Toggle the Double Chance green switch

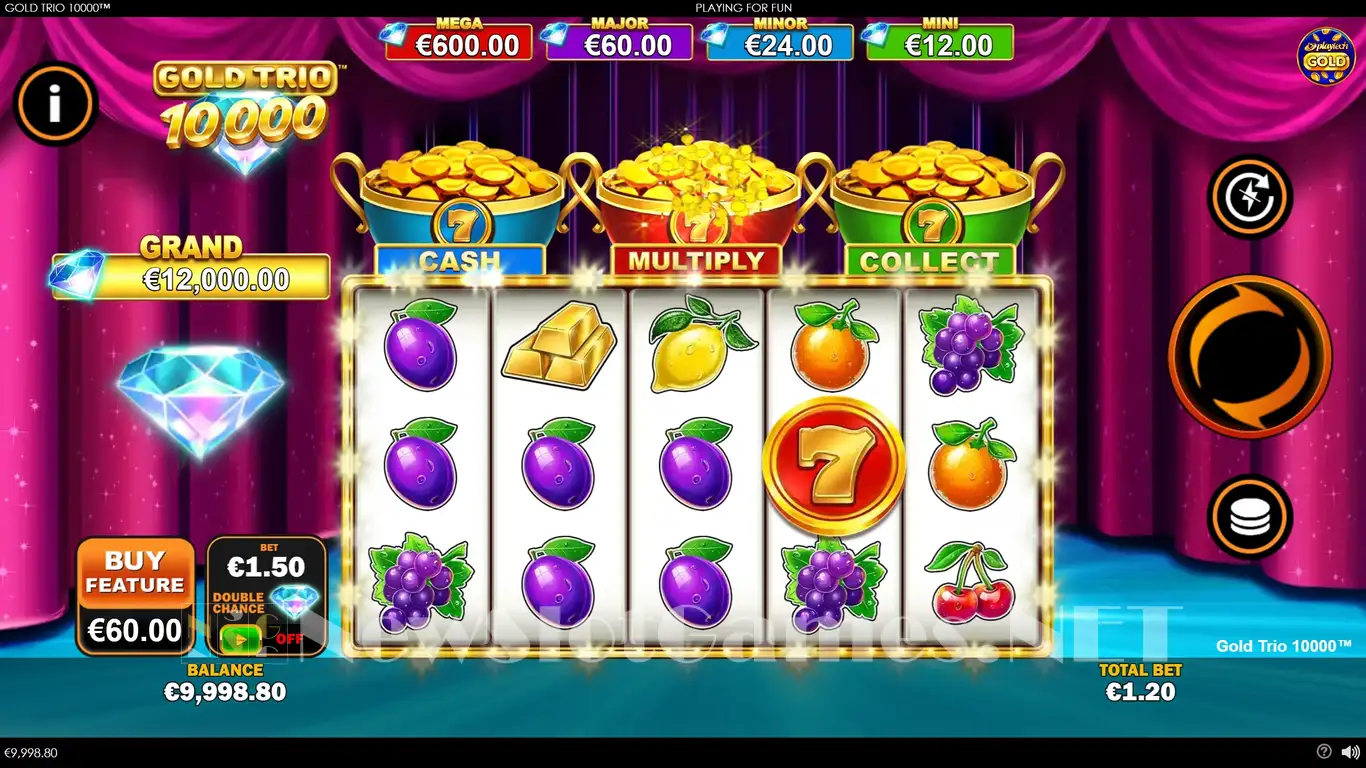point(240,636)
